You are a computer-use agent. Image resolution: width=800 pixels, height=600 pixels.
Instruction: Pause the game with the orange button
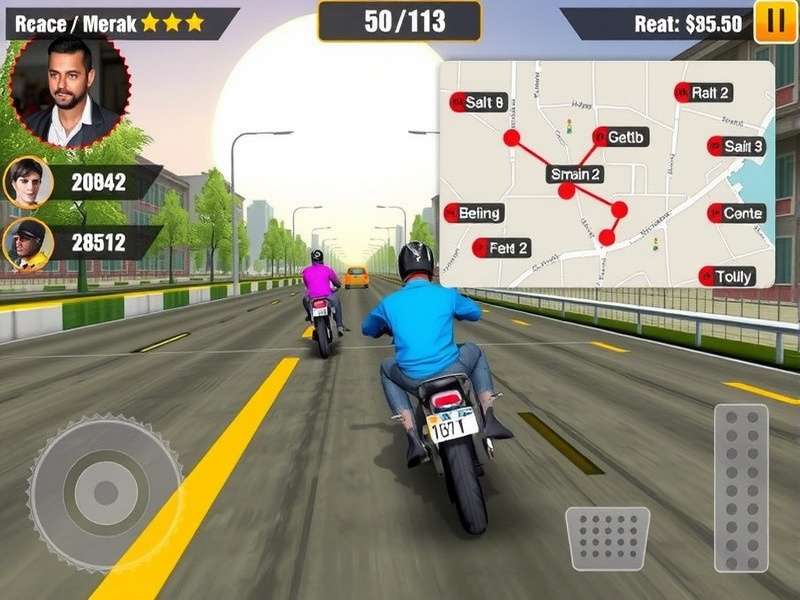775,23
